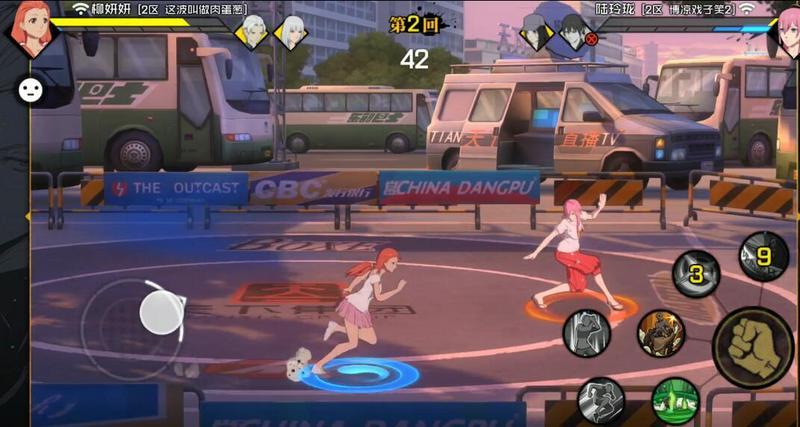Select the pink-haired opponent portrait

[784, 30]
